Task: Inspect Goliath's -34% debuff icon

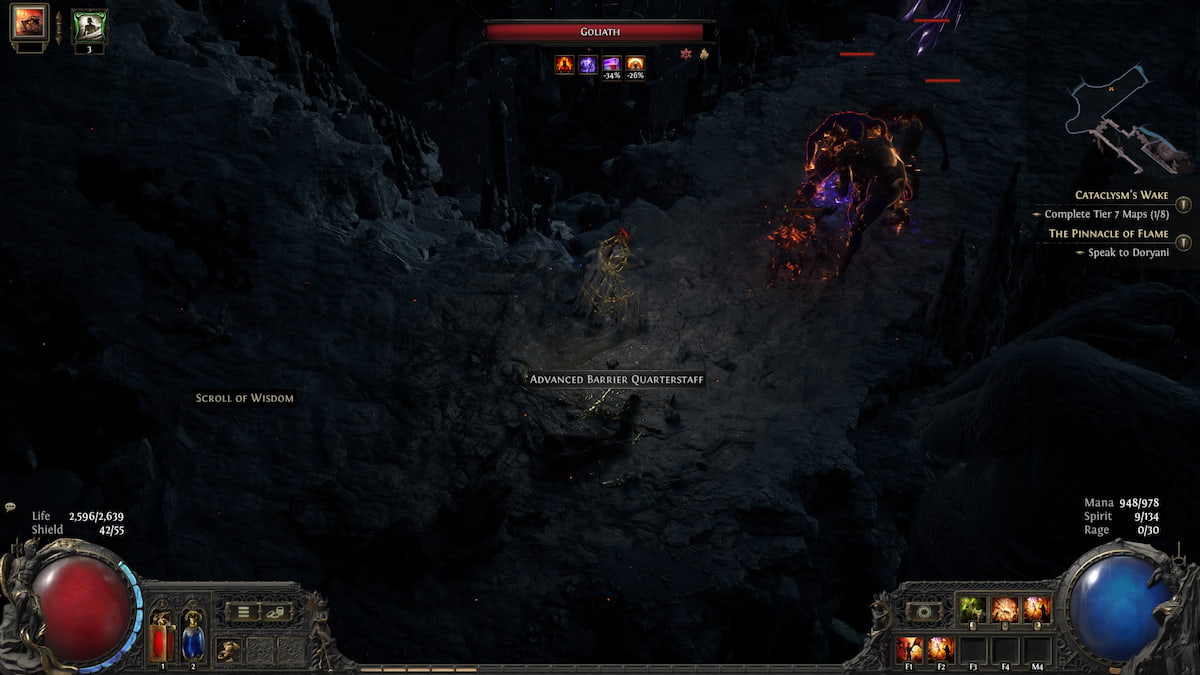Action: (611, 64)
